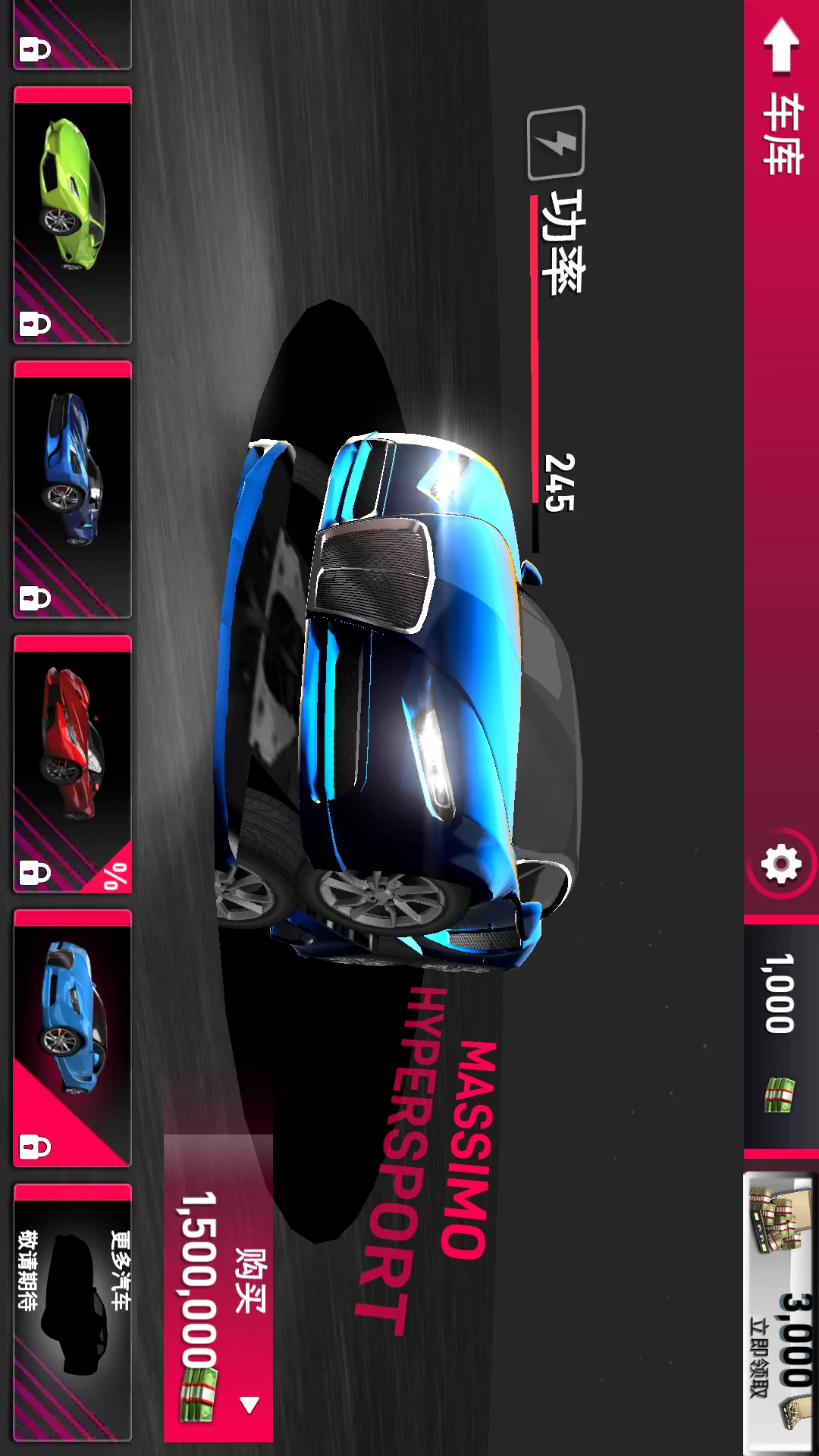Viewport: 819px width, 1456px height.
Task: Pick the light blue car thumbnail
Action: [73, 1039]
